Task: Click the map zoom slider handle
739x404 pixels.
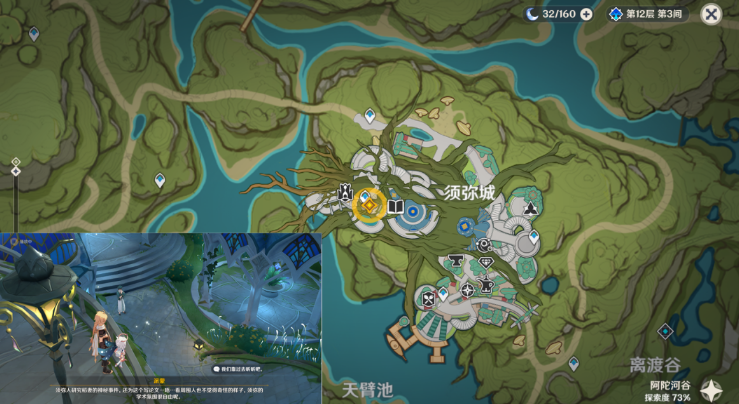Action: point(15,171)
